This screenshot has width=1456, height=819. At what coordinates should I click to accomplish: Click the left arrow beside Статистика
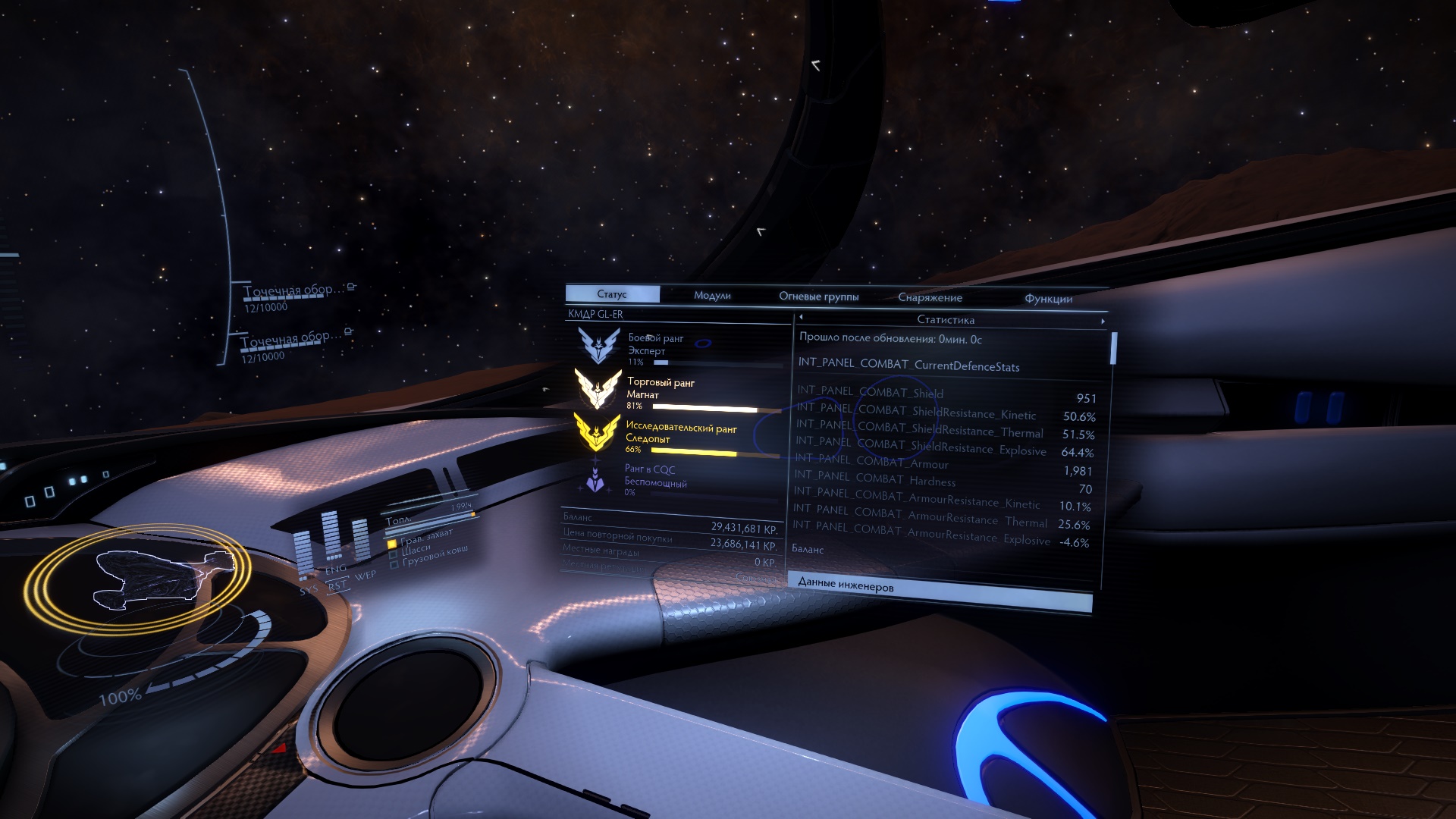coord(801,318)
